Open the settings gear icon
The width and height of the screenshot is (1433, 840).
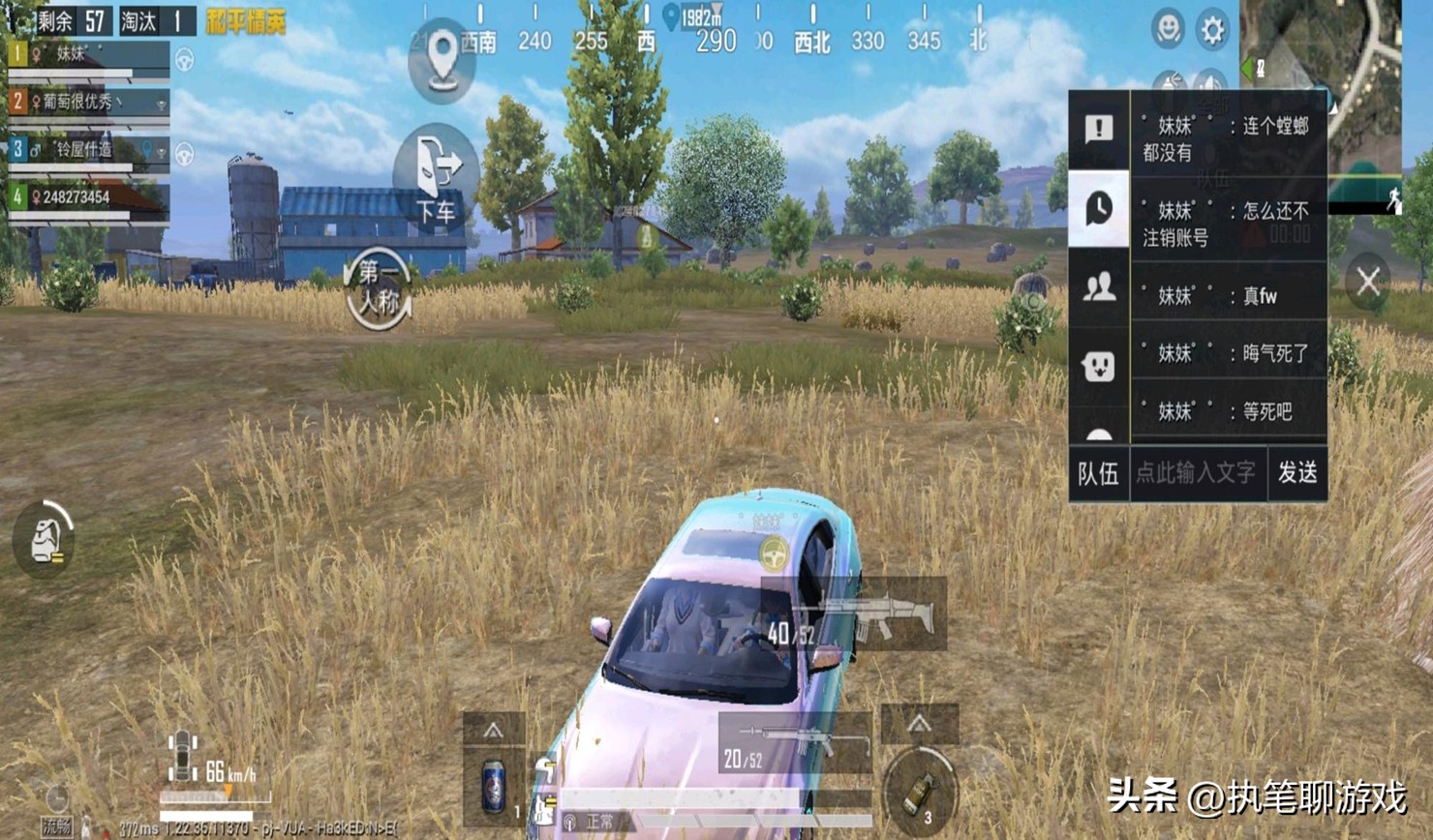(1212, 31)
